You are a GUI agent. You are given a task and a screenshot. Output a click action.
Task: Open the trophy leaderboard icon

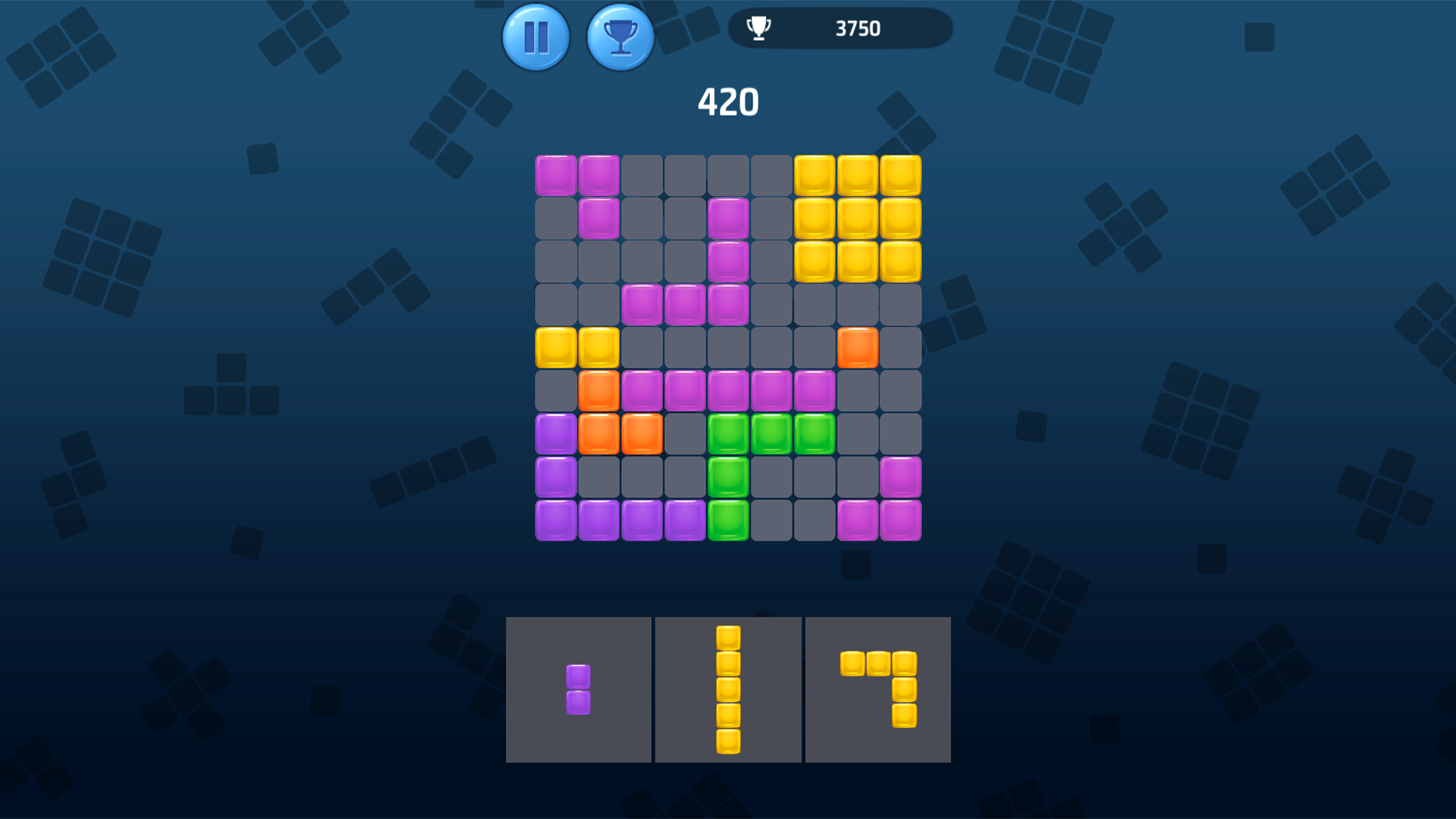(620, 36)
